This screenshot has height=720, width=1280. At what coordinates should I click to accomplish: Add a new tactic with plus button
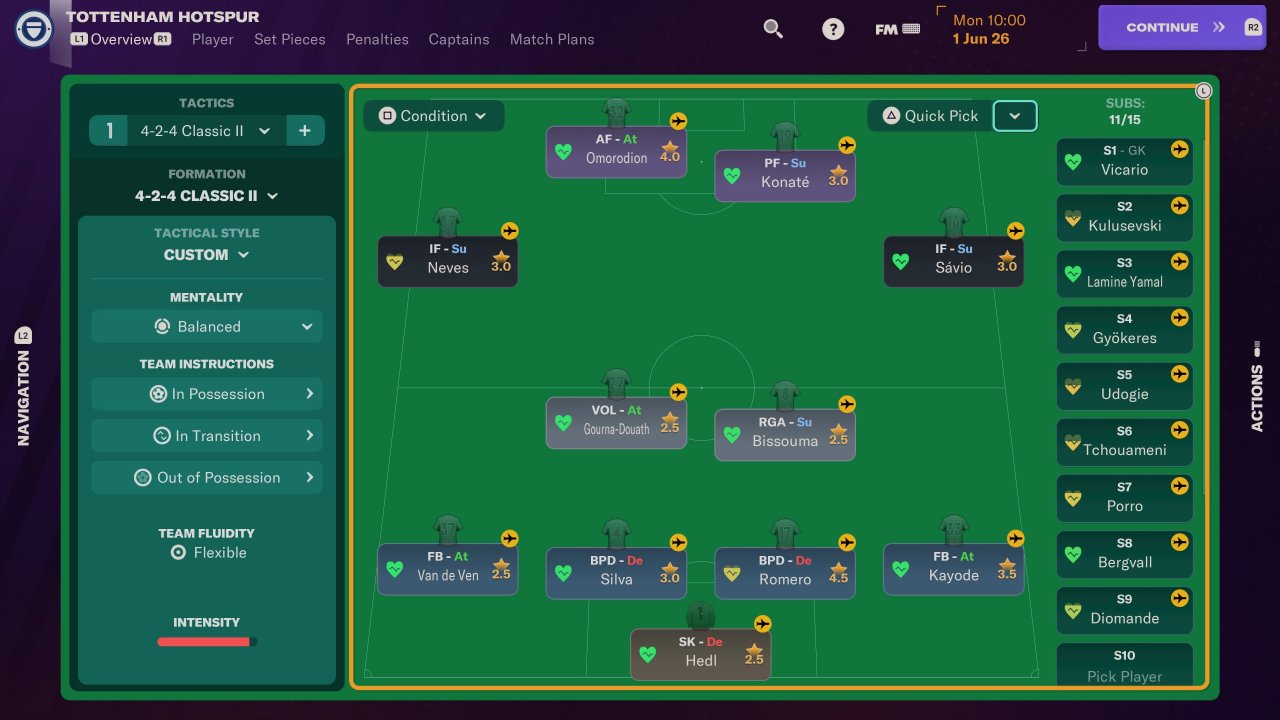pyautogui.click(x=305, y=131)
